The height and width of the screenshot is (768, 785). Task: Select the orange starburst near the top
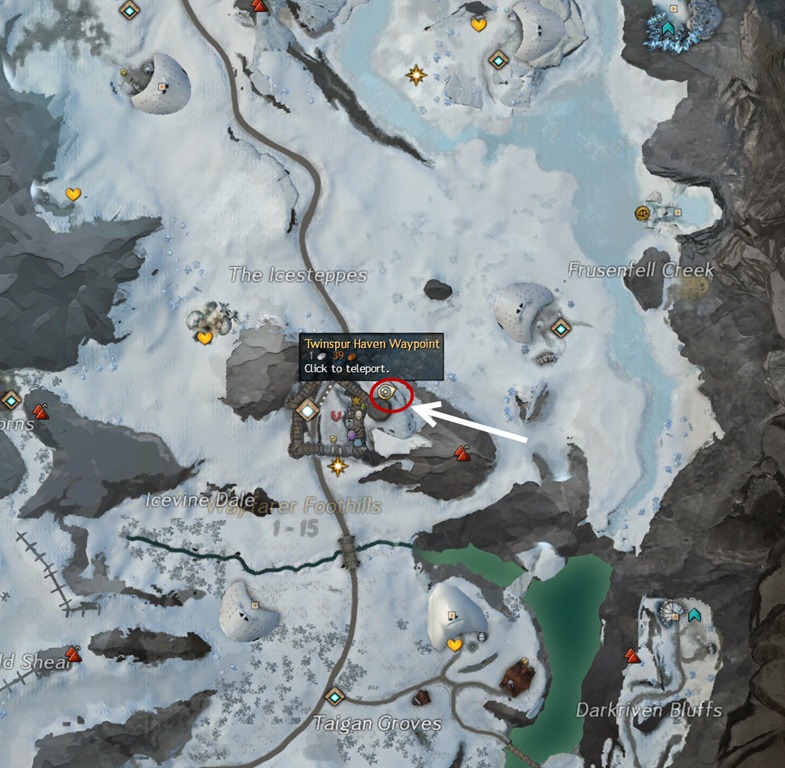point(415,75)
